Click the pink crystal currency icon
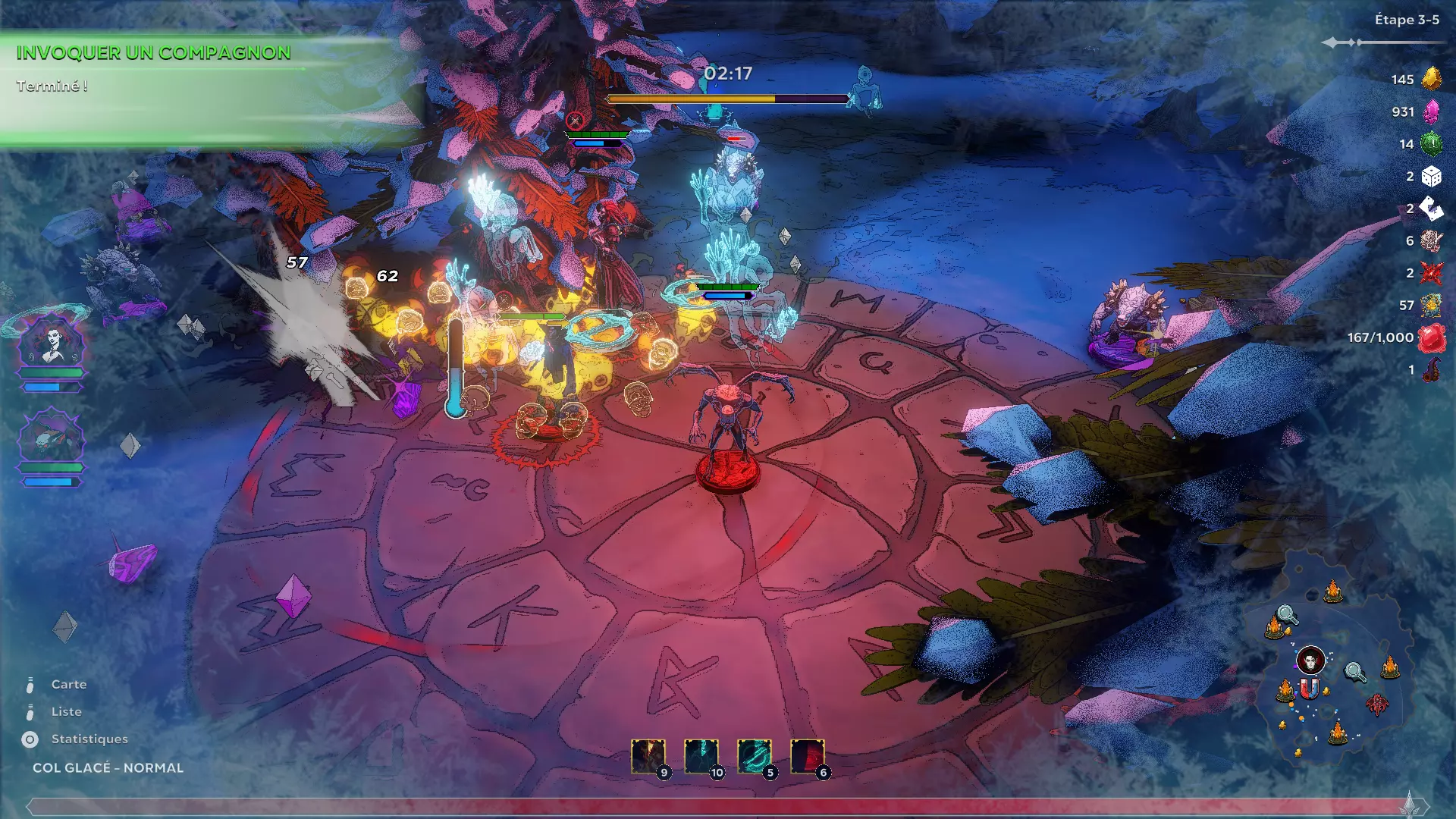 pos(1431,111)
